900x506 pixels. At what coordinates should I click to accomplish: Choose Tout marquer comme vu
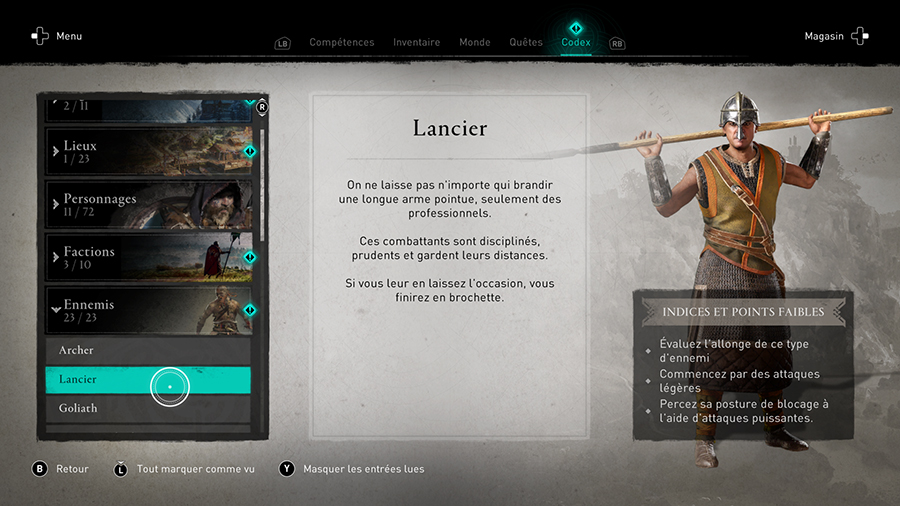186,469
